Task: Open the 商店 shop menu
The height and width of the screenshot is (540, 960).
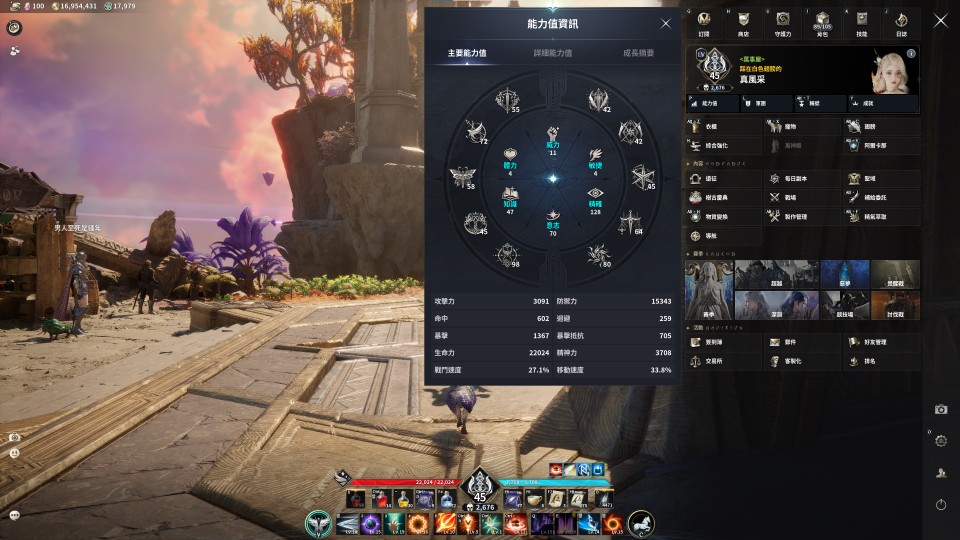Action: click(741, 22)
